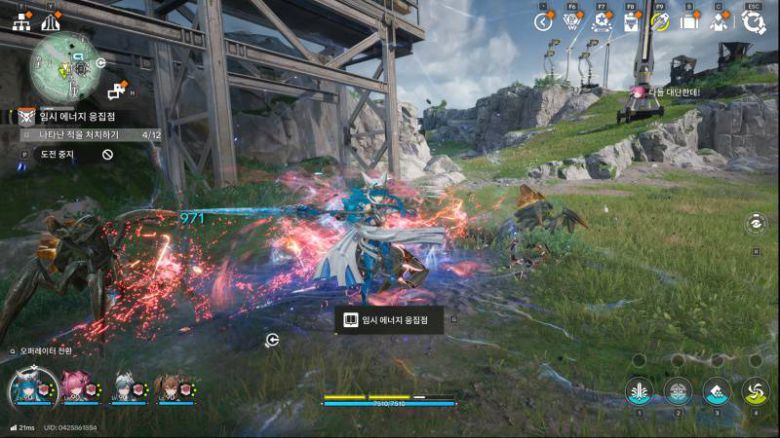This screenshot has width=780, height=438.
Task: Select the yellow-highlighted F9 icon
Action: coord(660,22)
